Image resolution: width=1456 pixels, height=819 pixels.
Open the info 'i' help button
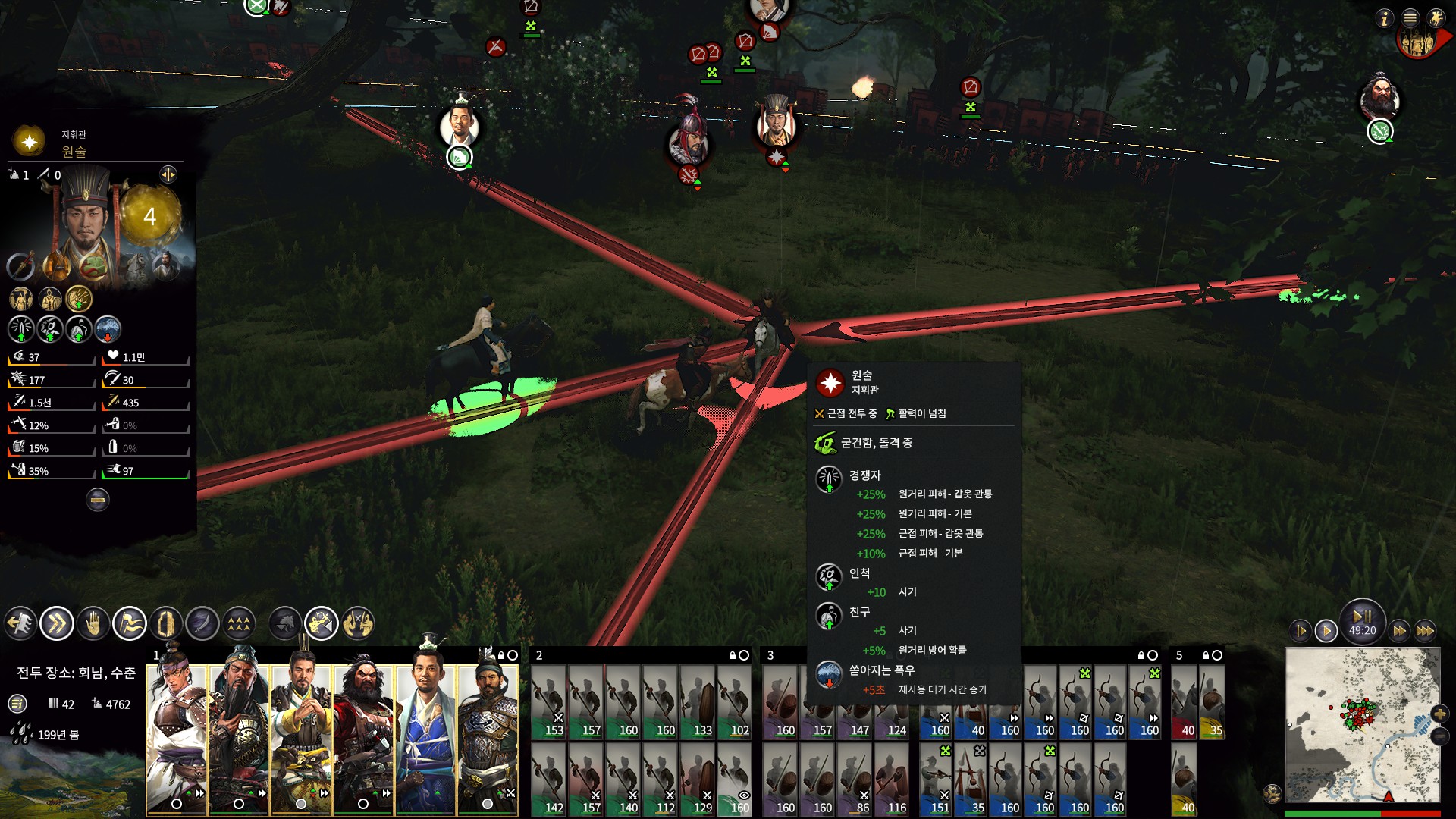pyautogui.click(x=1385, y=18)
